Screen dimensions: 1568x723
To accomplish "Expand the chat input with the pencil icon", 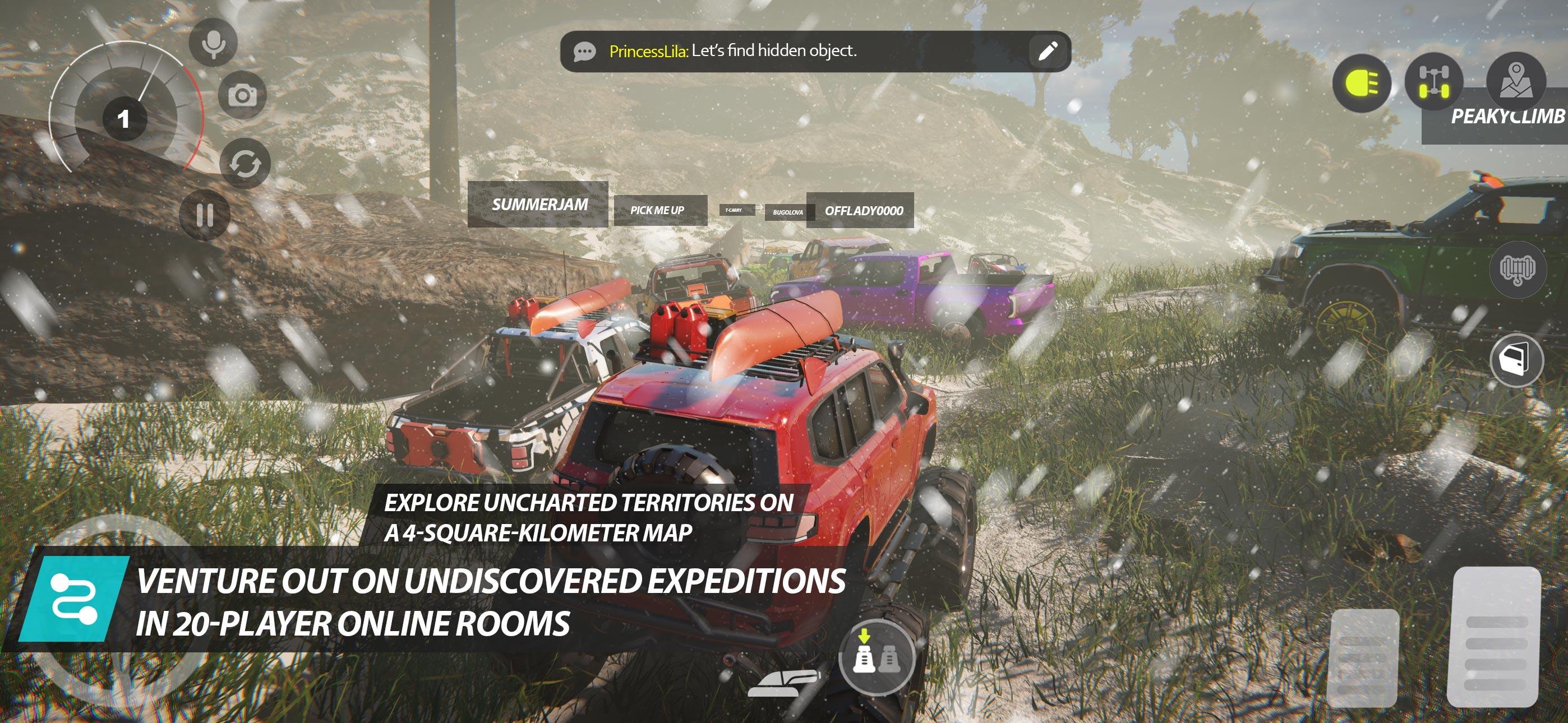I will coord(1048,52).
